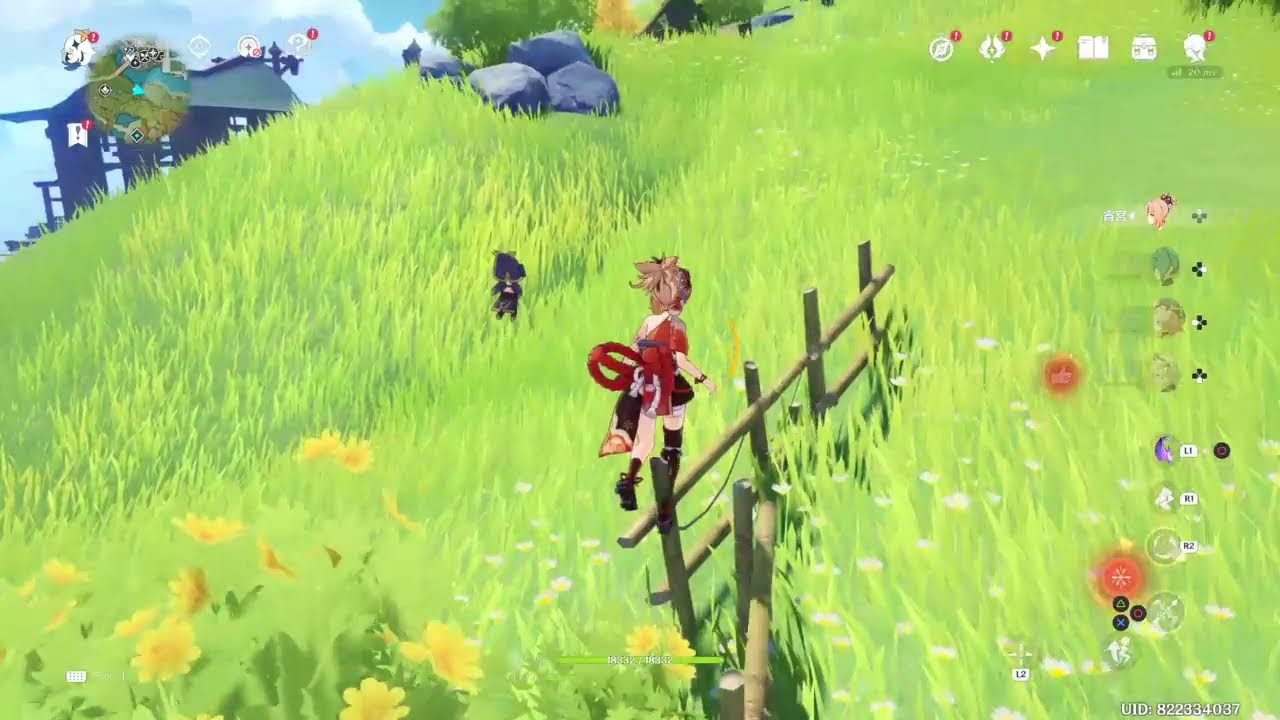Open the winged Battle Pass icon
1280x720 pixels.
992,47
